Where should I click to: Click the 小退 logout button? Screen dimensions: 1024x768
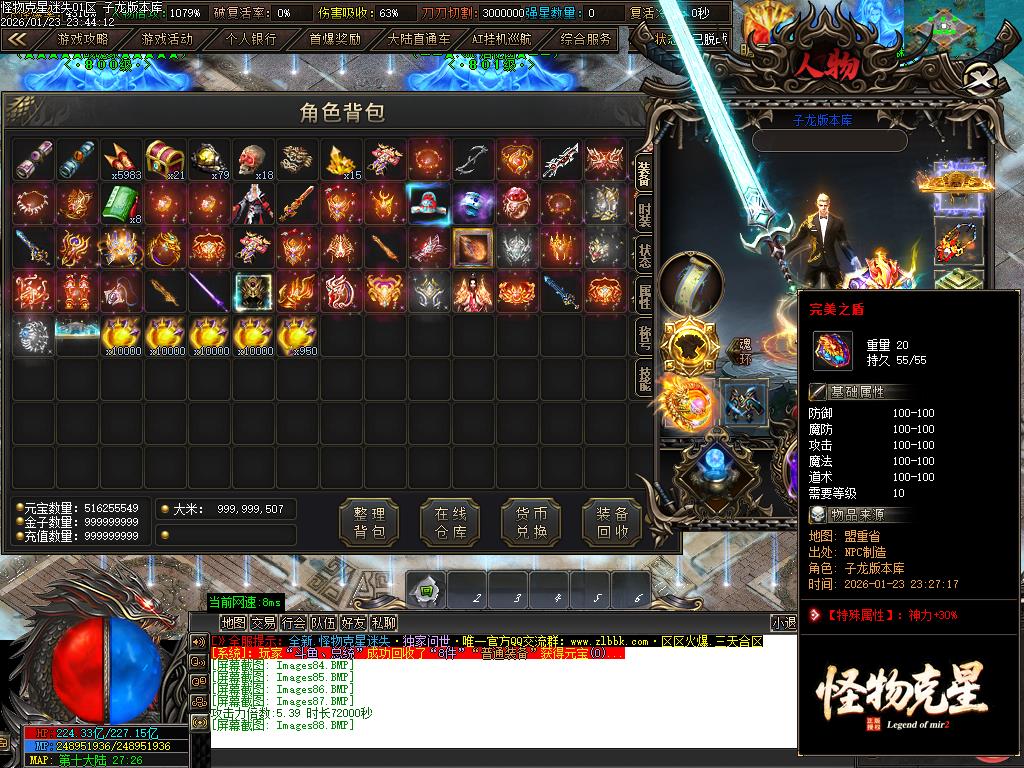(783, 622)
